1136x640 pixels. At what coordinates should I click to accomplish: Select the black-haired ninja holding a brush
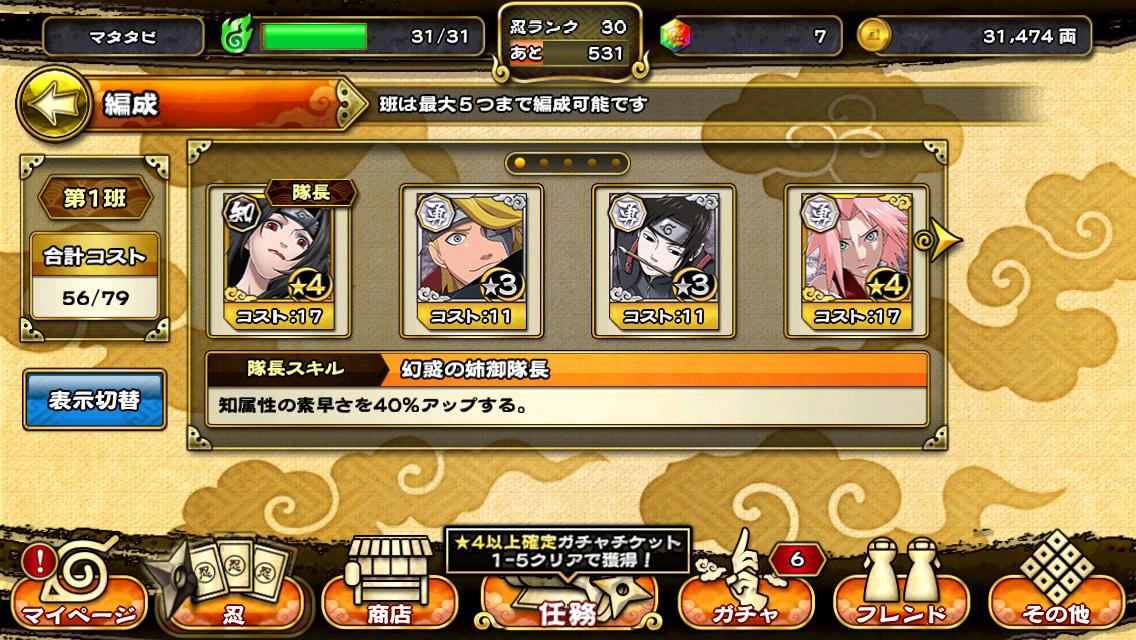point(664,260)
